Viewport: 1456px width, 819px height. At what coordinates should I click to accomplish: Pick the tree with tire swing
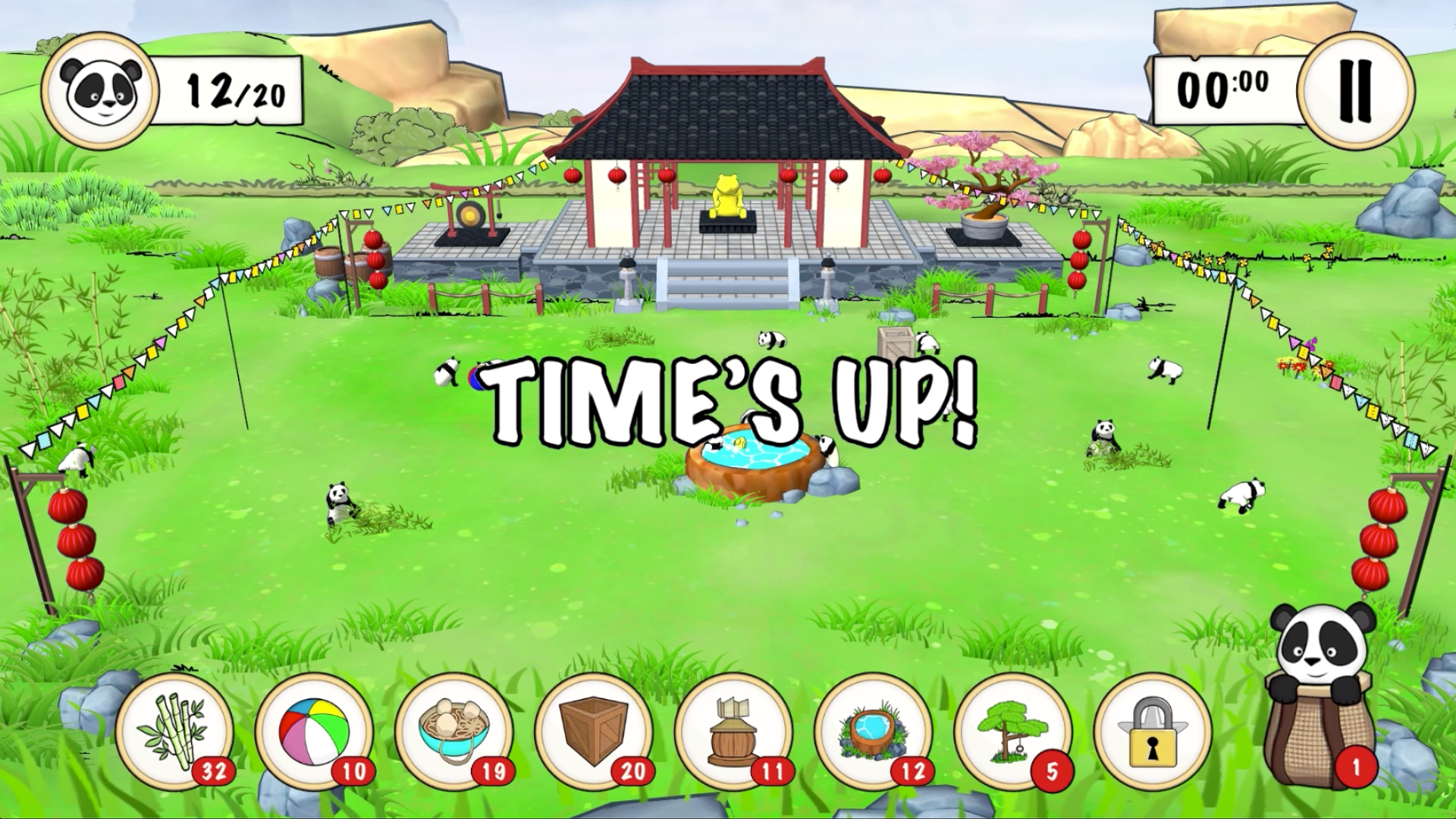[x=1012, y=731]
